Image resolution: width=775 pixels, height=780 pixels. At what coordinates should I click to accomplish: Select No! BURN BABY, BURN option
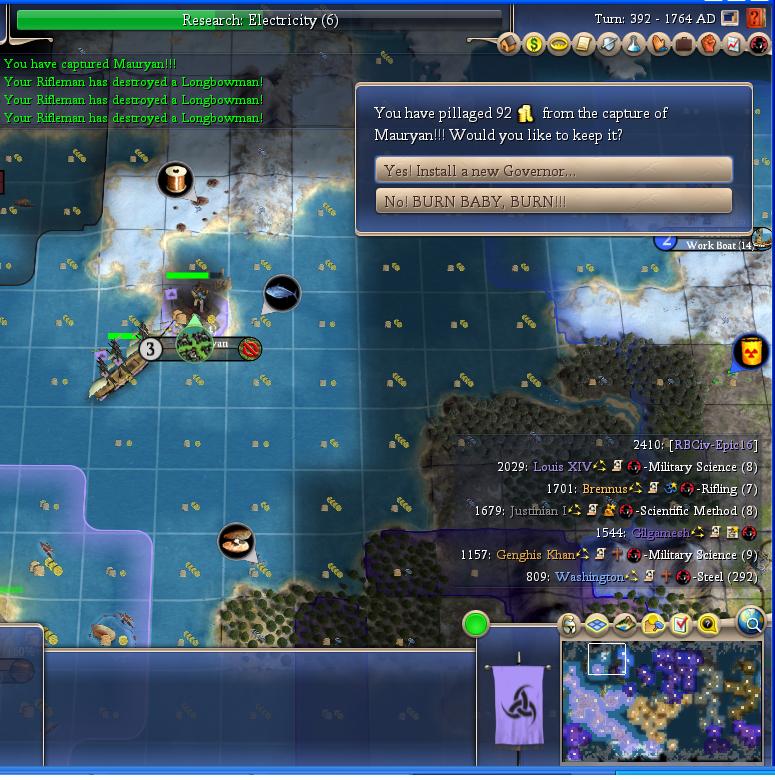(553, 201)
